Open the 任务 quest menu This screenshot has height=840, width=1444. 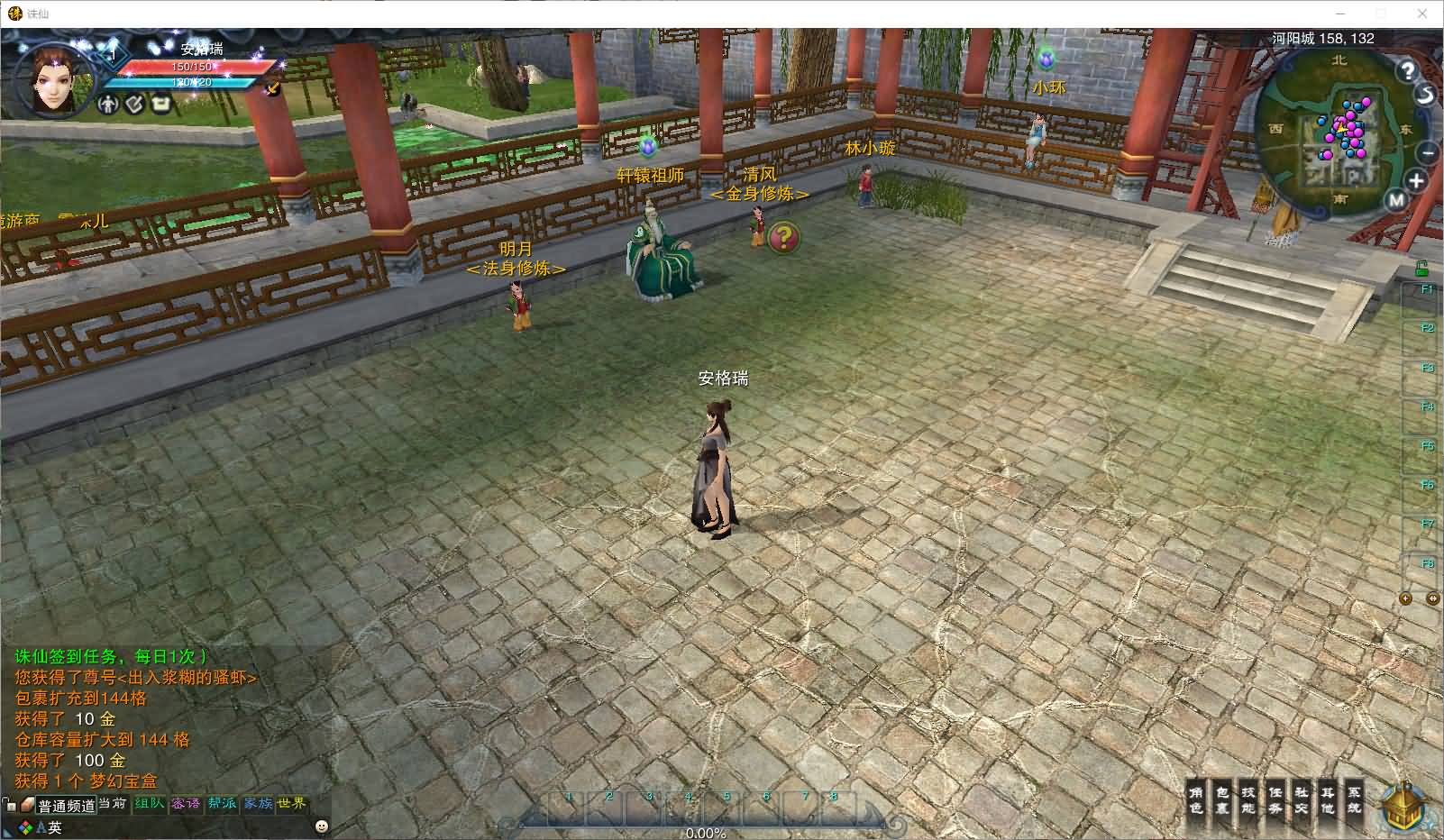coord(1275,799)
